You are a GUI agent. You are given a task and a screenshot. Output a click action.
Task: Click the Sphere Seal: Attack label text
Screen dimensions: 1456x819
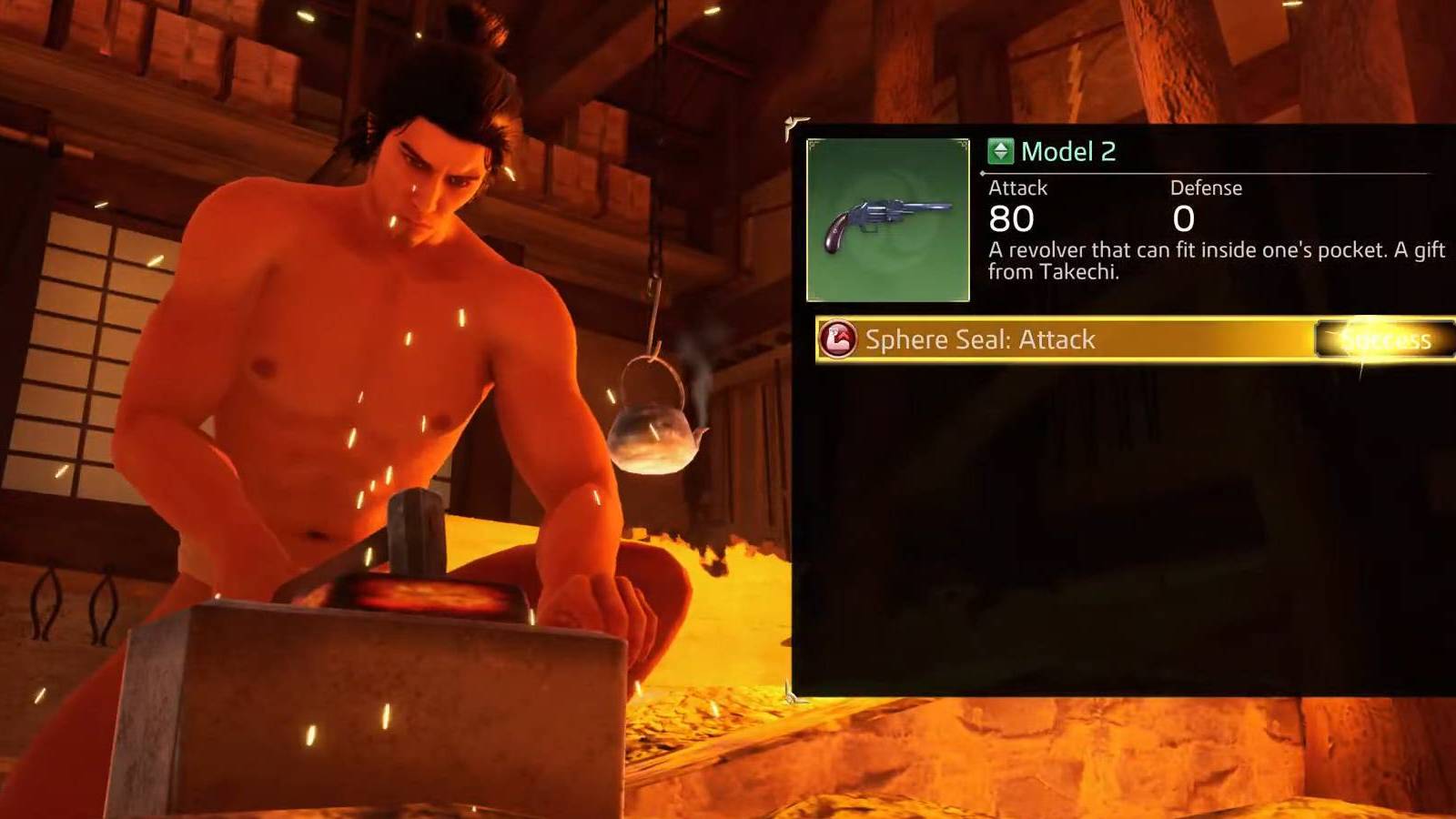coord(978,340)
